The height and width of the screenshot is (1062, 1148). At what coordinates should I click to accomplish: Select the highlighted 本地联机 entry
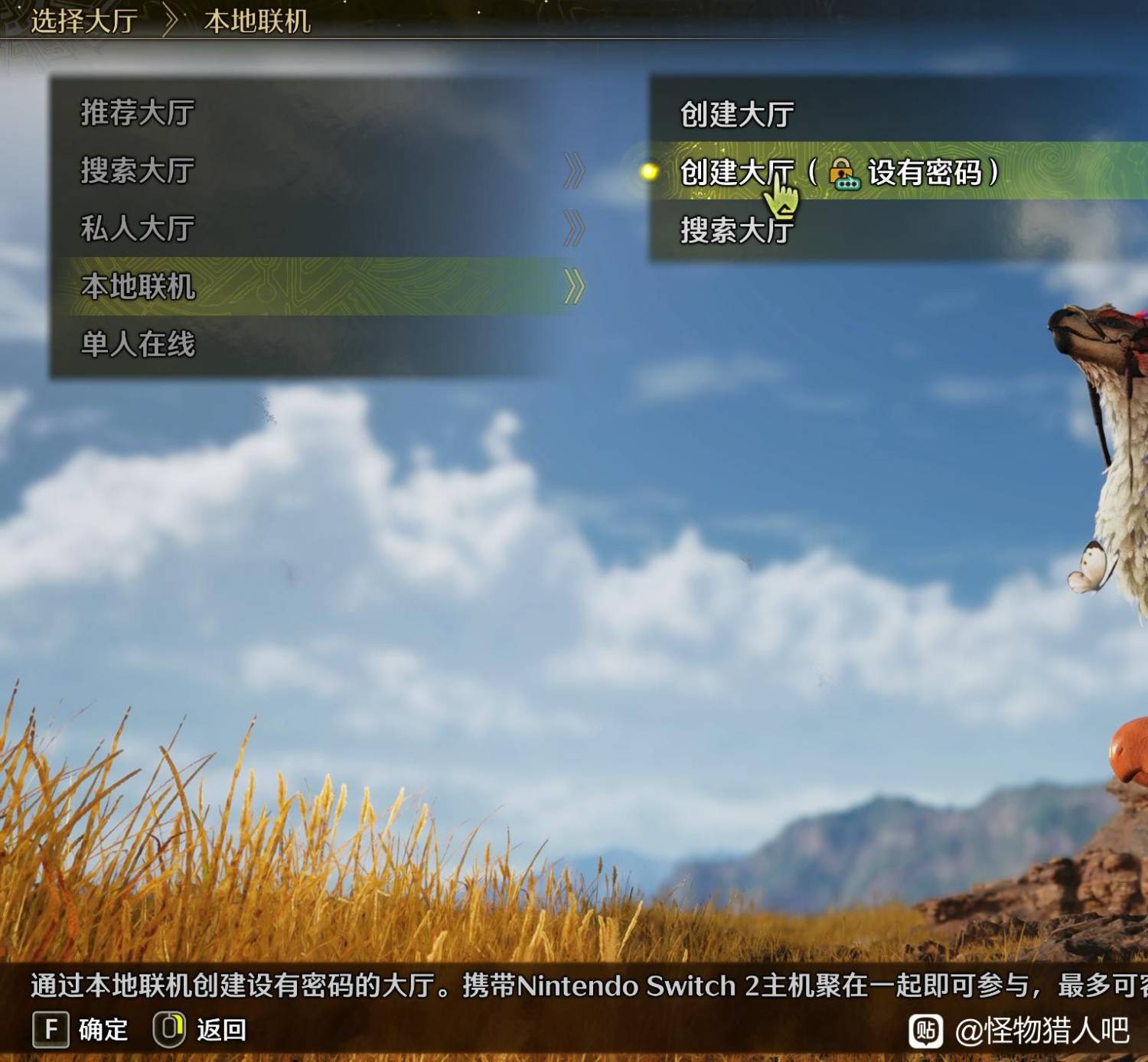coord(138,286)
